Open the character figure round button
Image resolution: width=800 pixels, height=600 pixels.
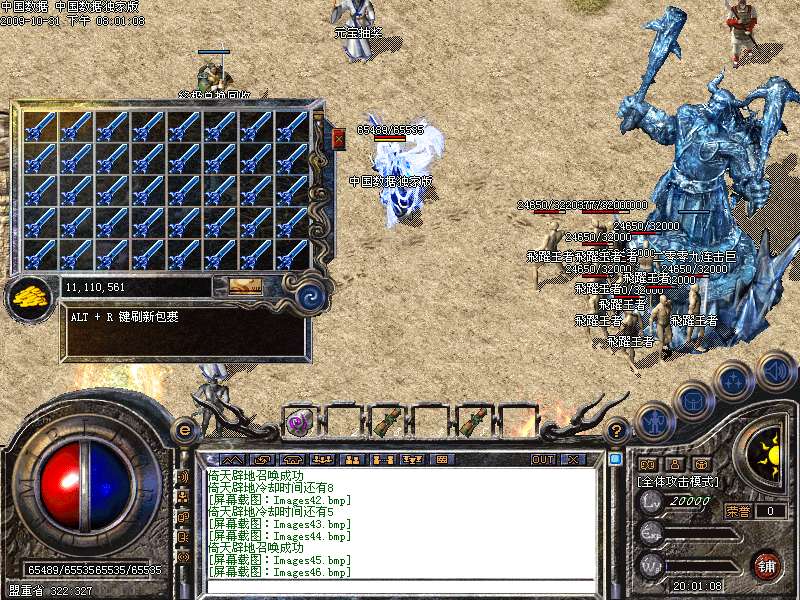pyautogui.click(x=652, y=422)
